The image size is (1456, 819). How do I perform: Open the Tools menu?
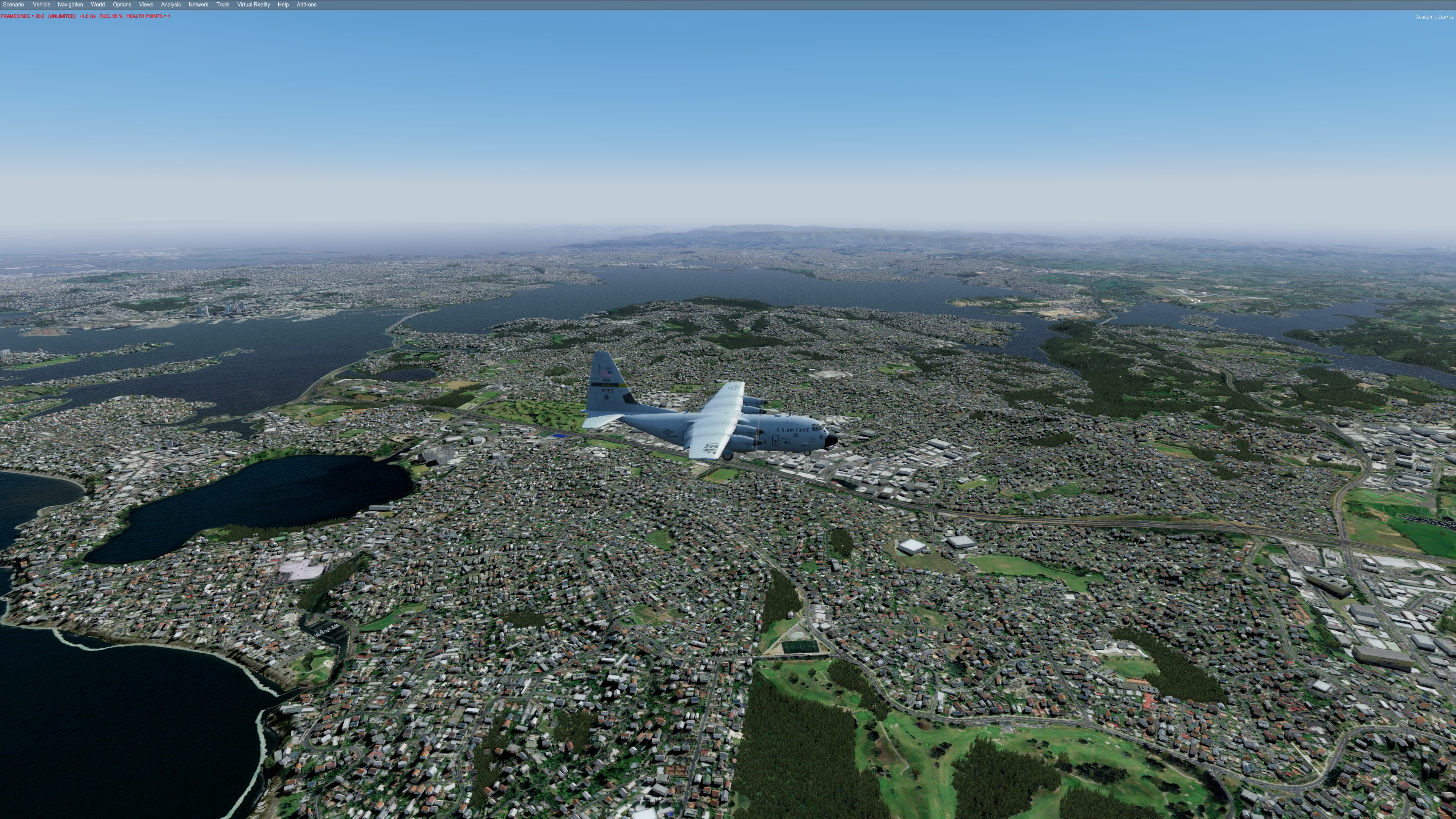pyautogui.click(x=223, y=5)
